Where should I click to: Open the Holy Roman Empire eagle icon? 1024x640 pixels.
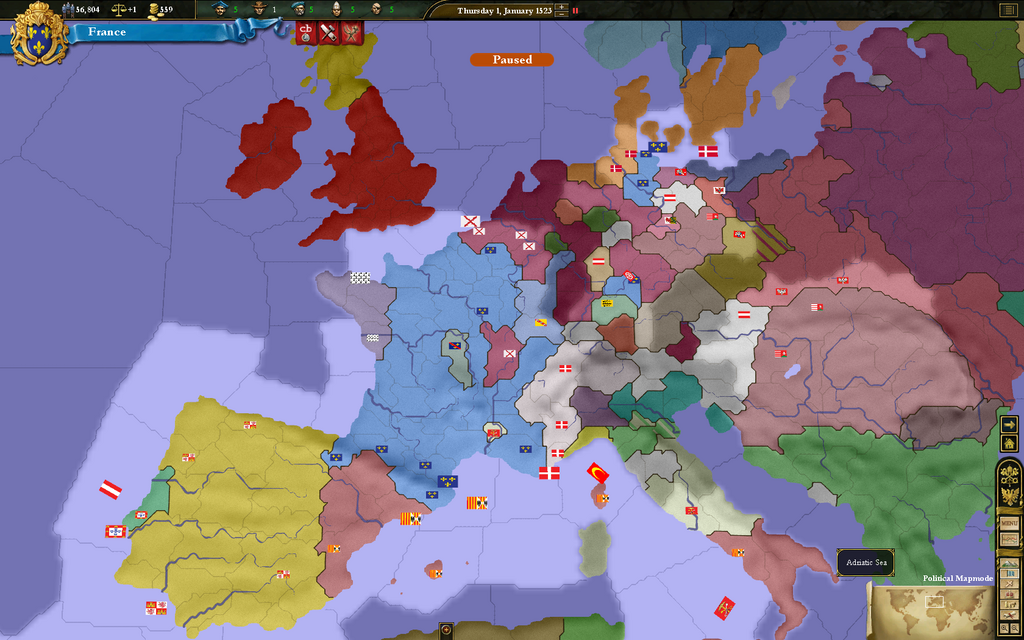1010,496
